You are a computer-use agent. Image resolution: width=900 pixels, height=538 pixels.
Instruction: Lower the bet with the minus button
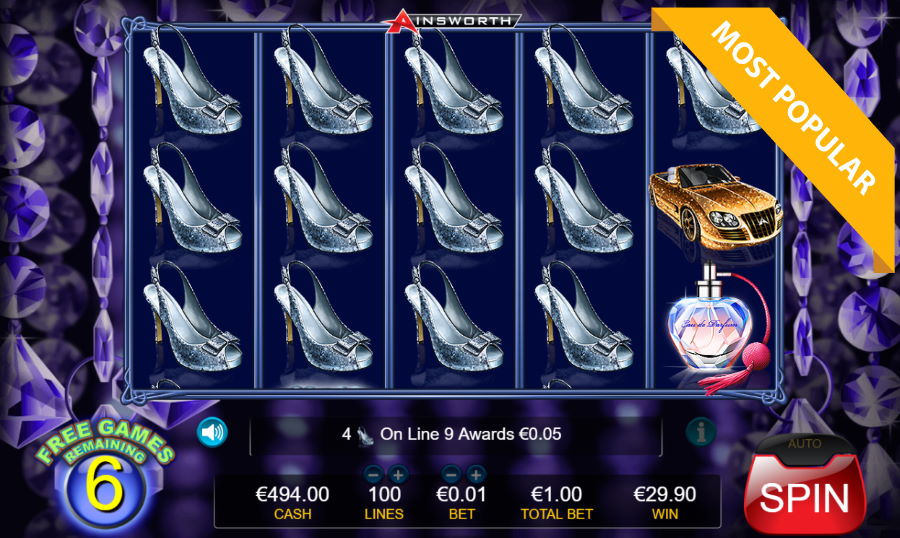pos(451,474)
